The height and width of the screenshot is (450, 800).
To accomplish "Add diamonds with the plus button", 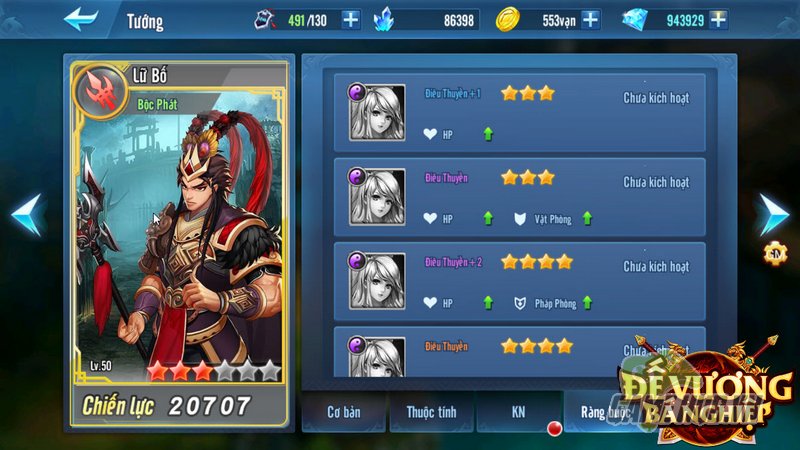I will (x=717, y=19).
